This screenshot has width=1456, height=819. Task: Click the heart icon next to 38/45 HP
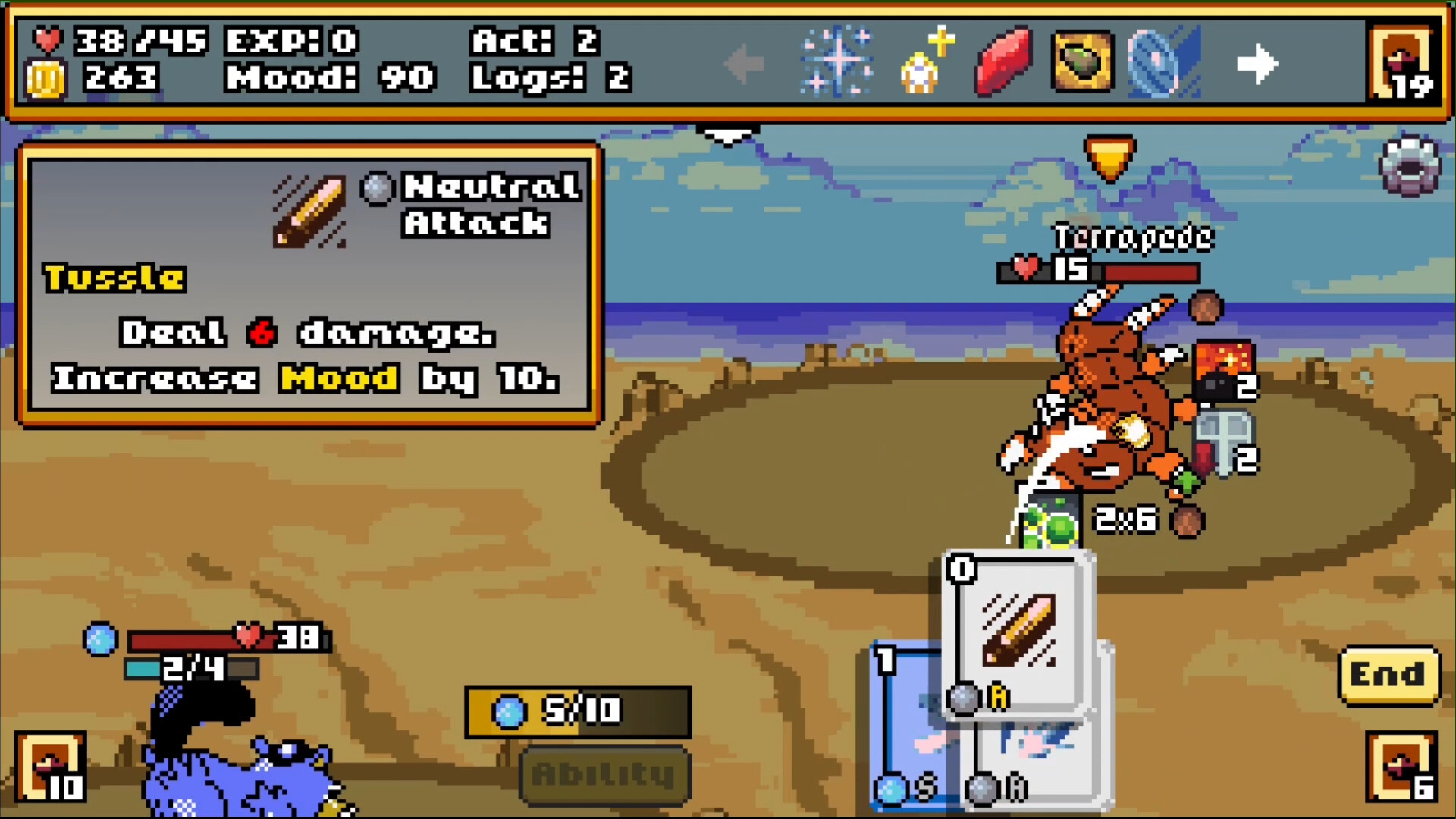tap(47, 42)
